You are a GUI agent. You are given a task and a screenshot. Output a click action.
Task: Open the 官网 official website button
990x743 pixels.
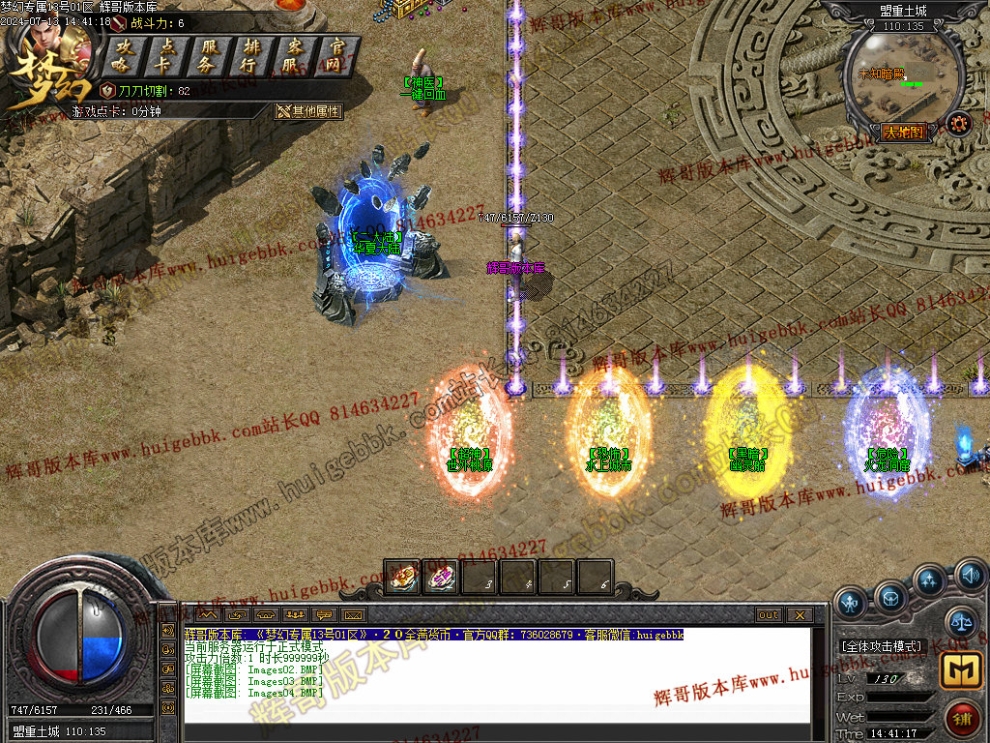[x=336, y=55]
